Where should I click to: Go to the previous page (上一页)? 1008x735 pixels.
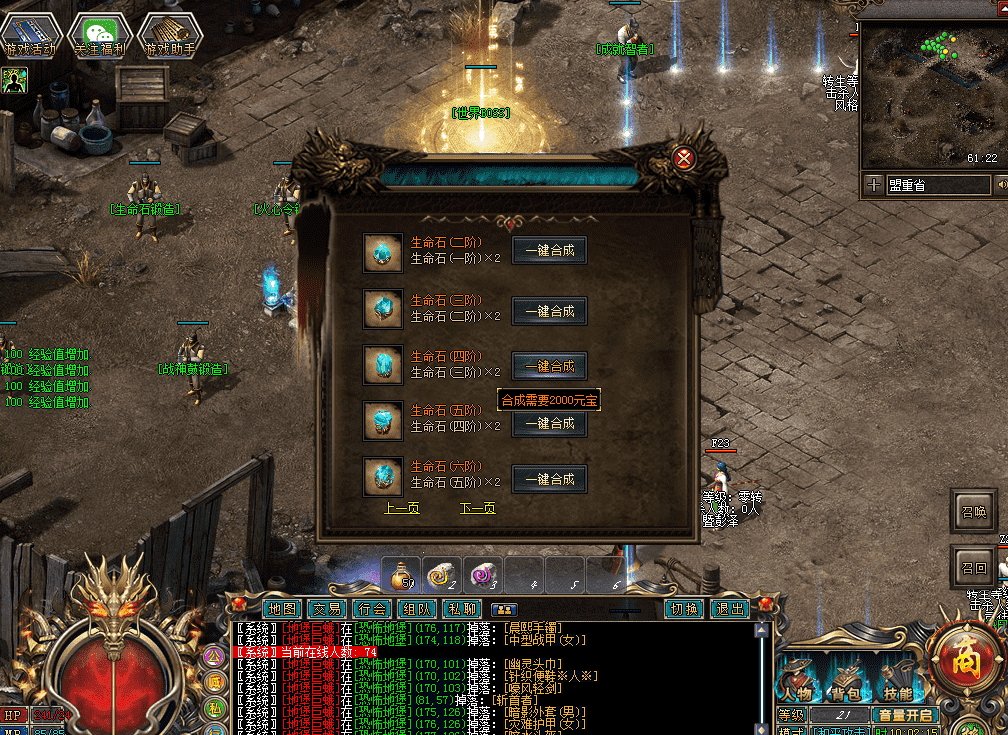pyautogui.click(x=402, y=508)
